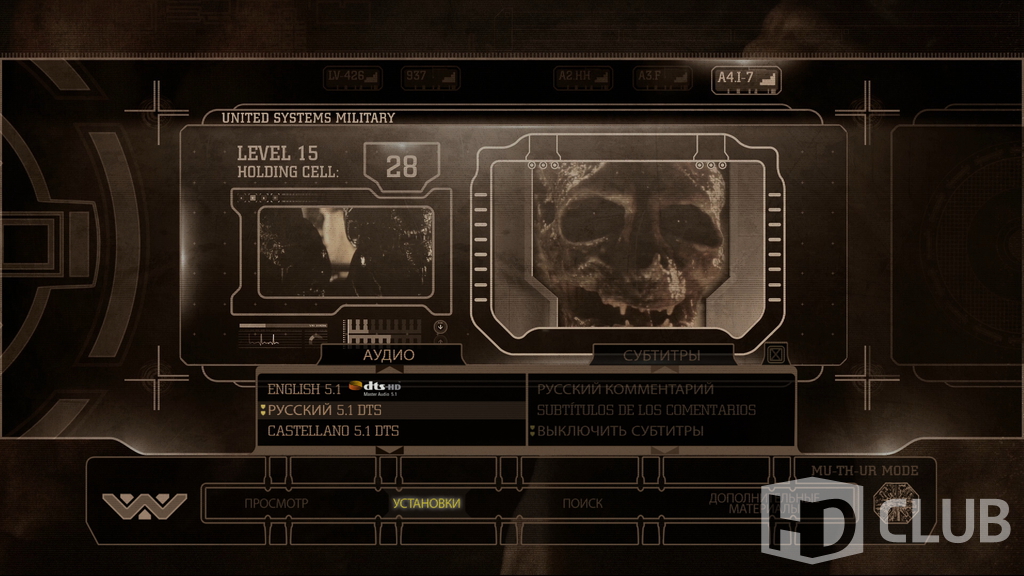Pick CASTELLANO 5.1 DTS audio track
Screen dimensions: 1024x576
(x=332, y=431)
